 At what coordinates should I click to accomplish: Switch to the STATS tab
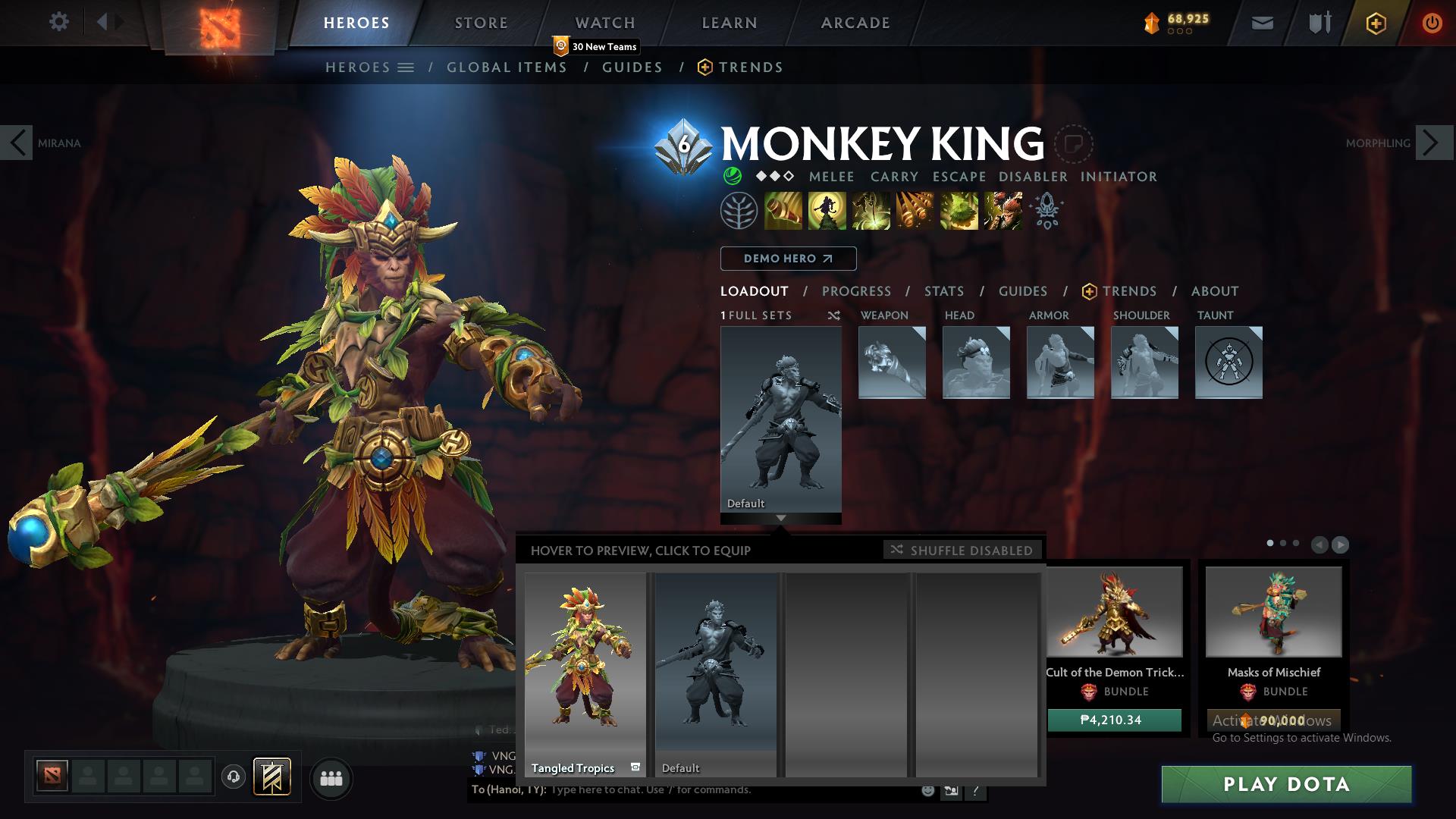[943, 291]
